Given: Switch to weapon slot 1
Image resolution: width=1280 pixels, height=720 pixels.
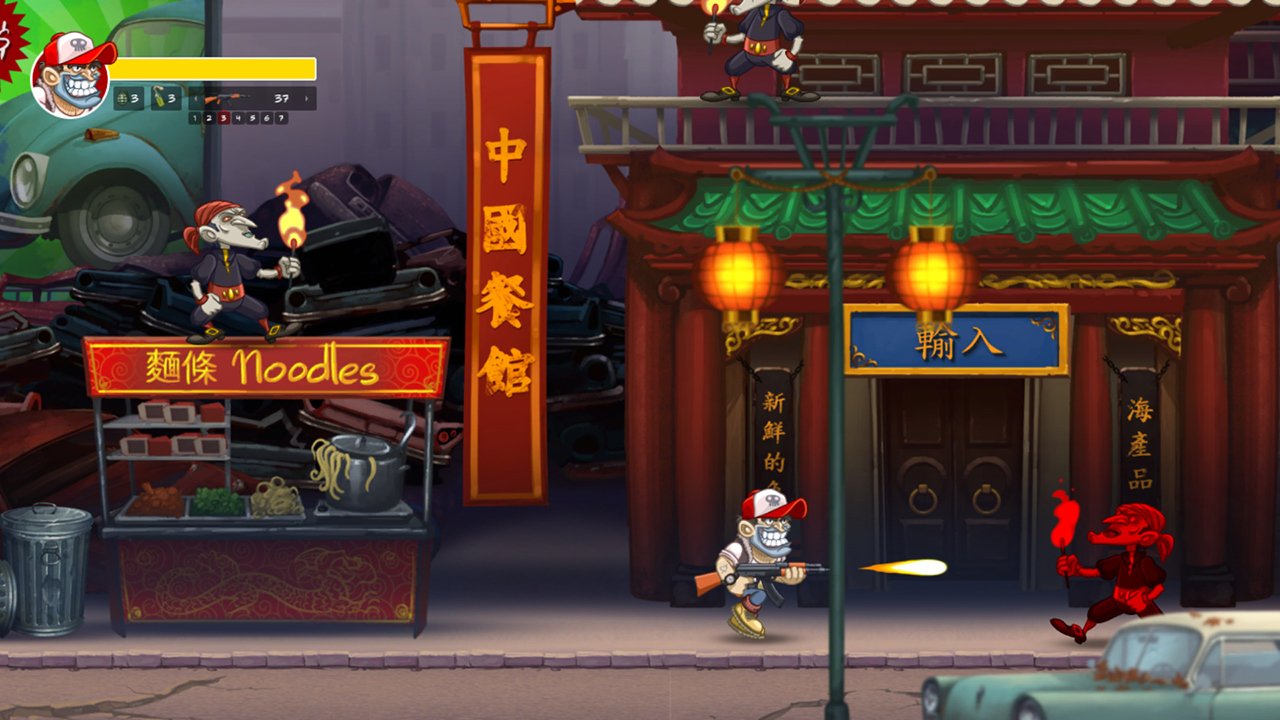Looking at the screenshot, I should coord(194,118).
